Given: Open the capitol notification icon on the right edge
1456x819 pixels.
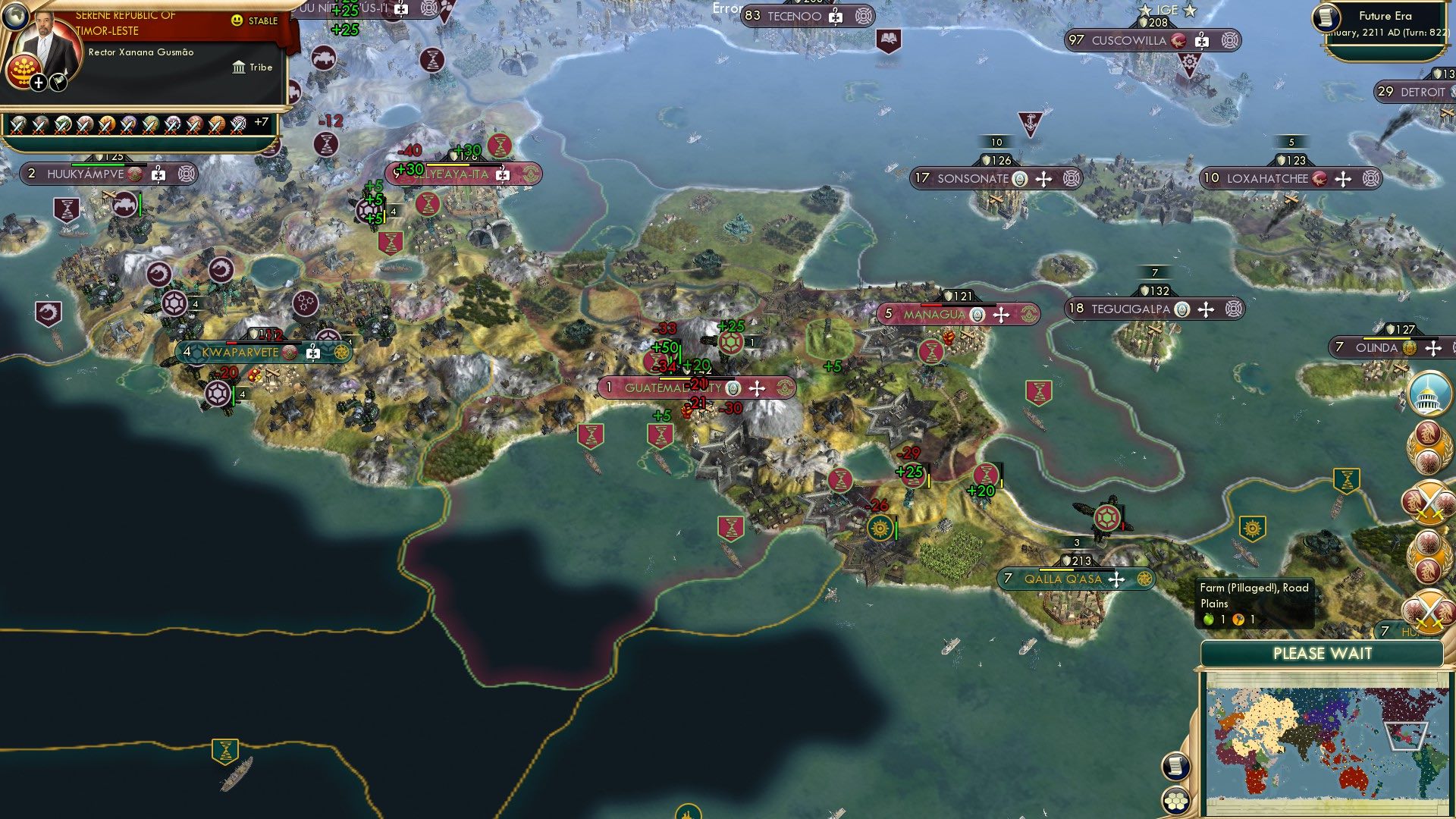Looking at the screenshot, I should 1429,394.
